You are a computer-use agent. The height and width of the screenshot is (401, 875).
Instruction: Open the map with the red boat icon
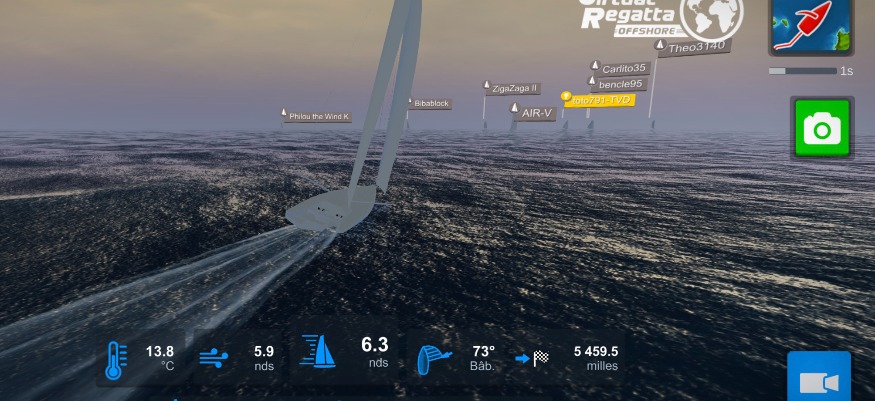(x=811, y=25)
